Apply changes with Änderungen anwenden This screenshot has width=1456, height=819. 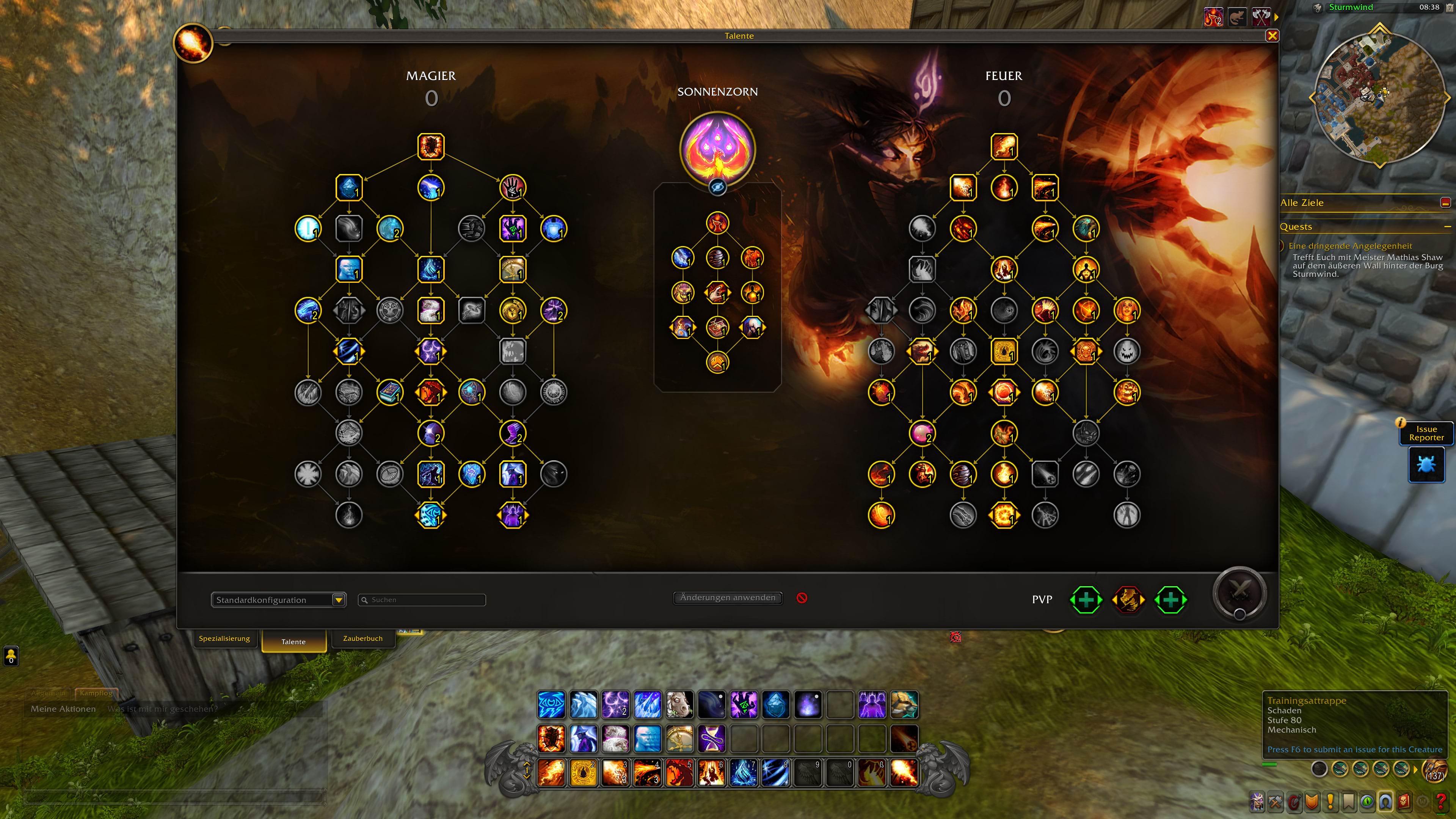point(728,598)
